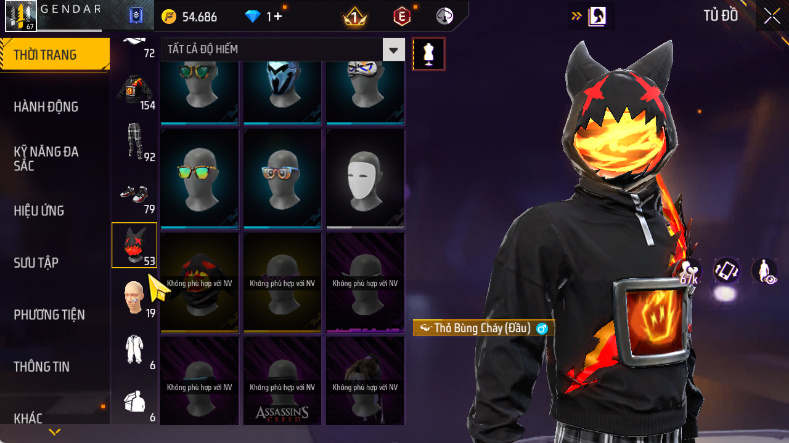Open the Tất Cả Độ Hiếm rarity dropdown
Image resolution: width=789 pixels, height=443 pixels.
(x=283, y=50)
